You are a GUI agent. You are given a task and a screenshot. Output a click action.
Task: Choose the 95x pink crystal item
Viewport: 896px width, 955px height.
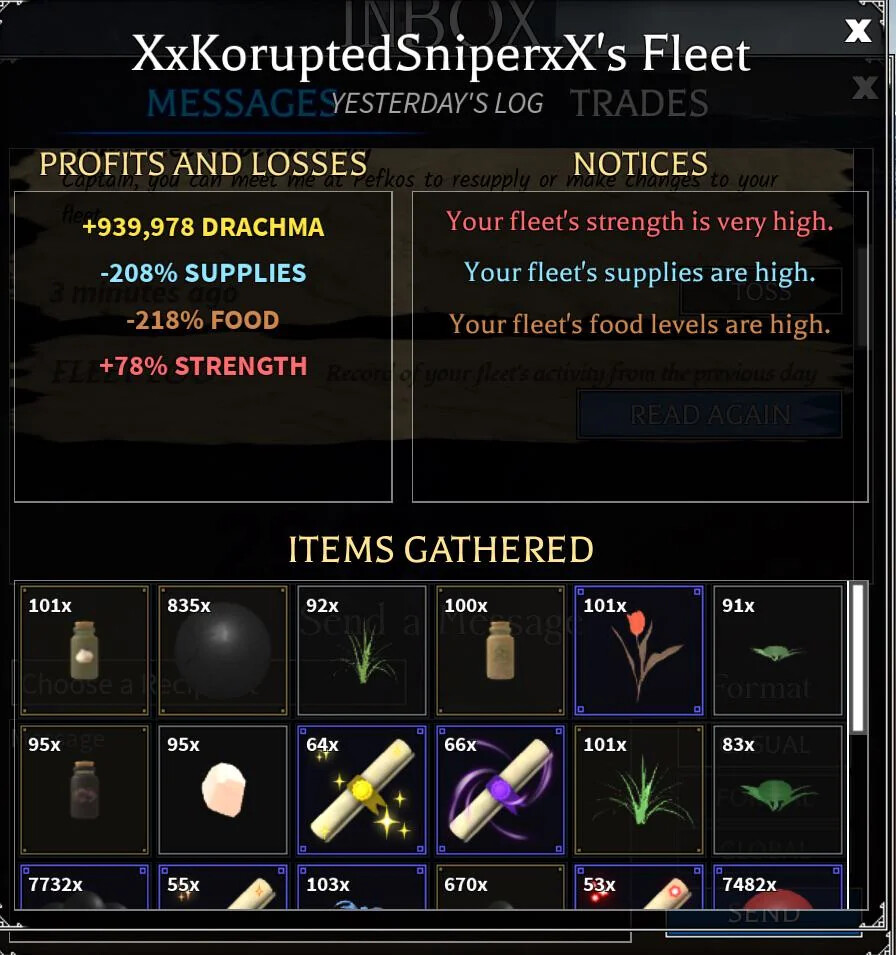(x=223, y=789)
